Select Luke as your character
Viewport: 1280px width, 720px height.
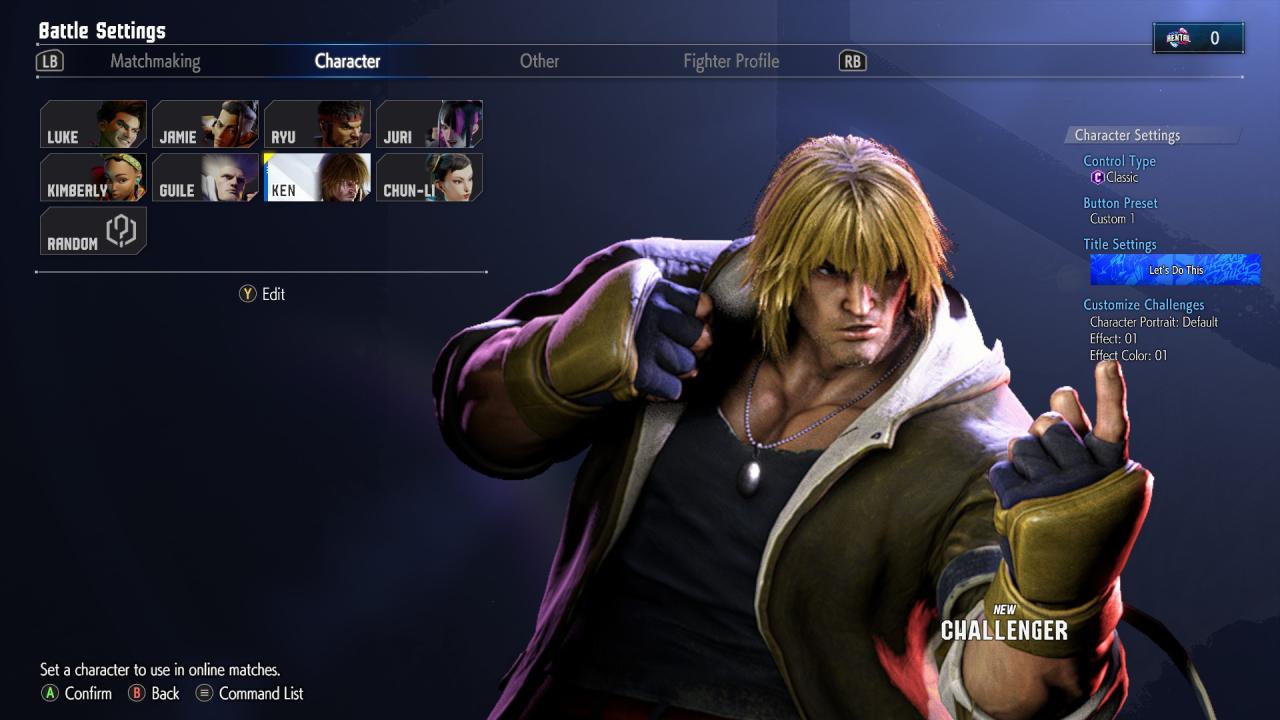pyautogui.click(x=94, y=124)
